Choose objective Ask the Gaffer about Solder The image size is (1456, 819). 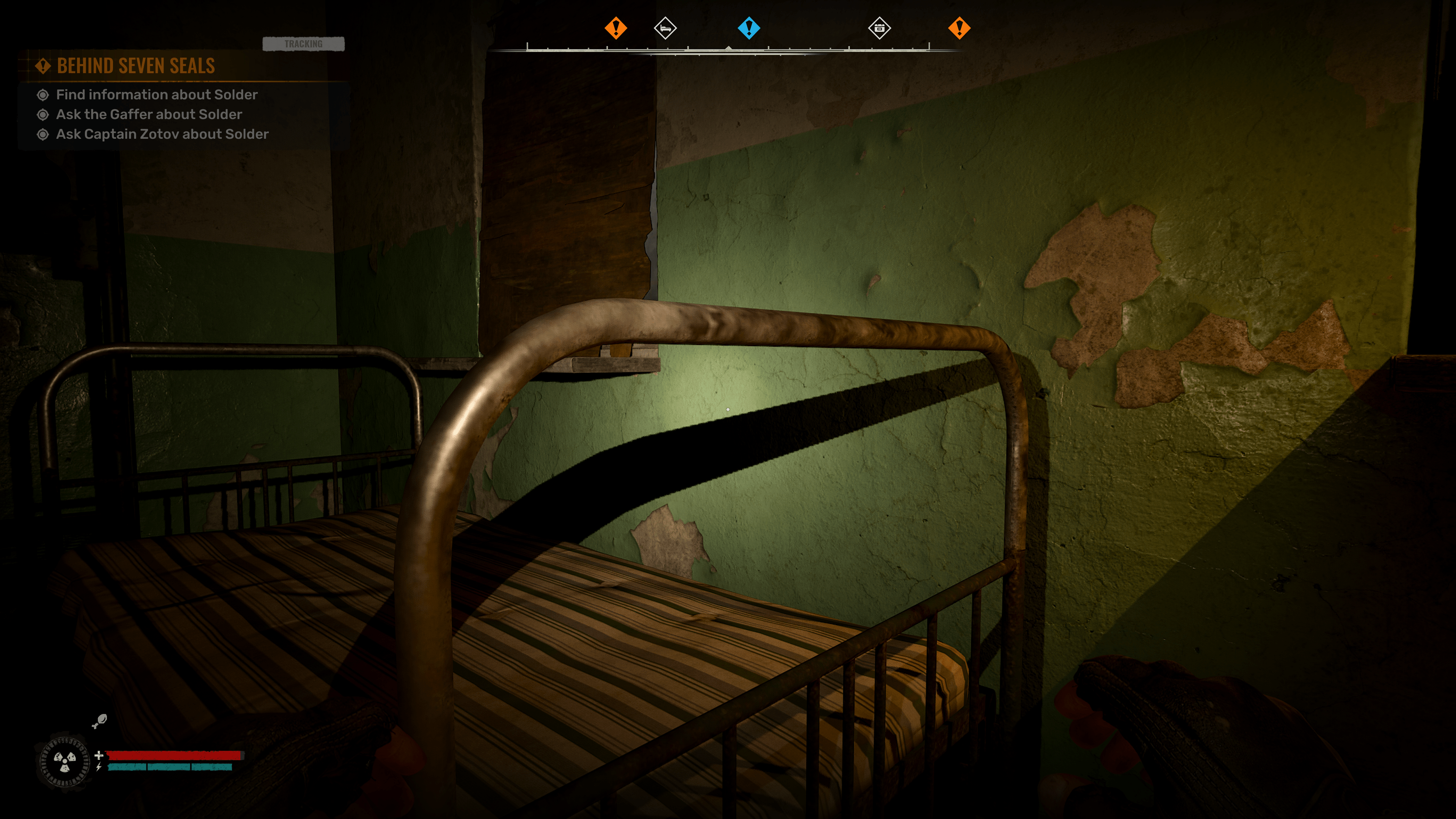click(x=149, y=115)
